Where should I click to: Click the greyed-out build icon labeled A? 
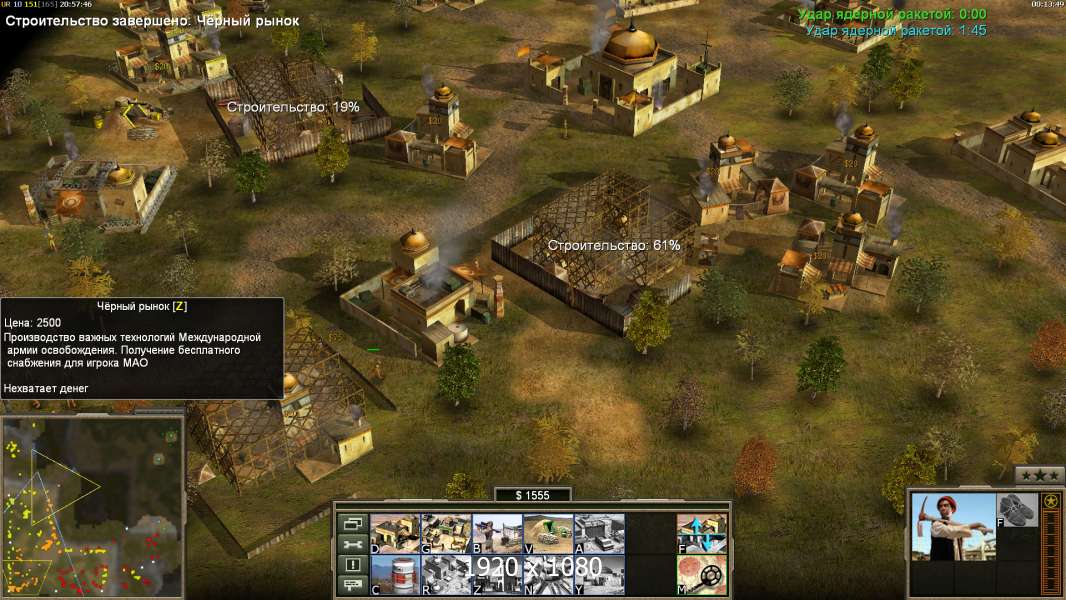coord(599,533)
